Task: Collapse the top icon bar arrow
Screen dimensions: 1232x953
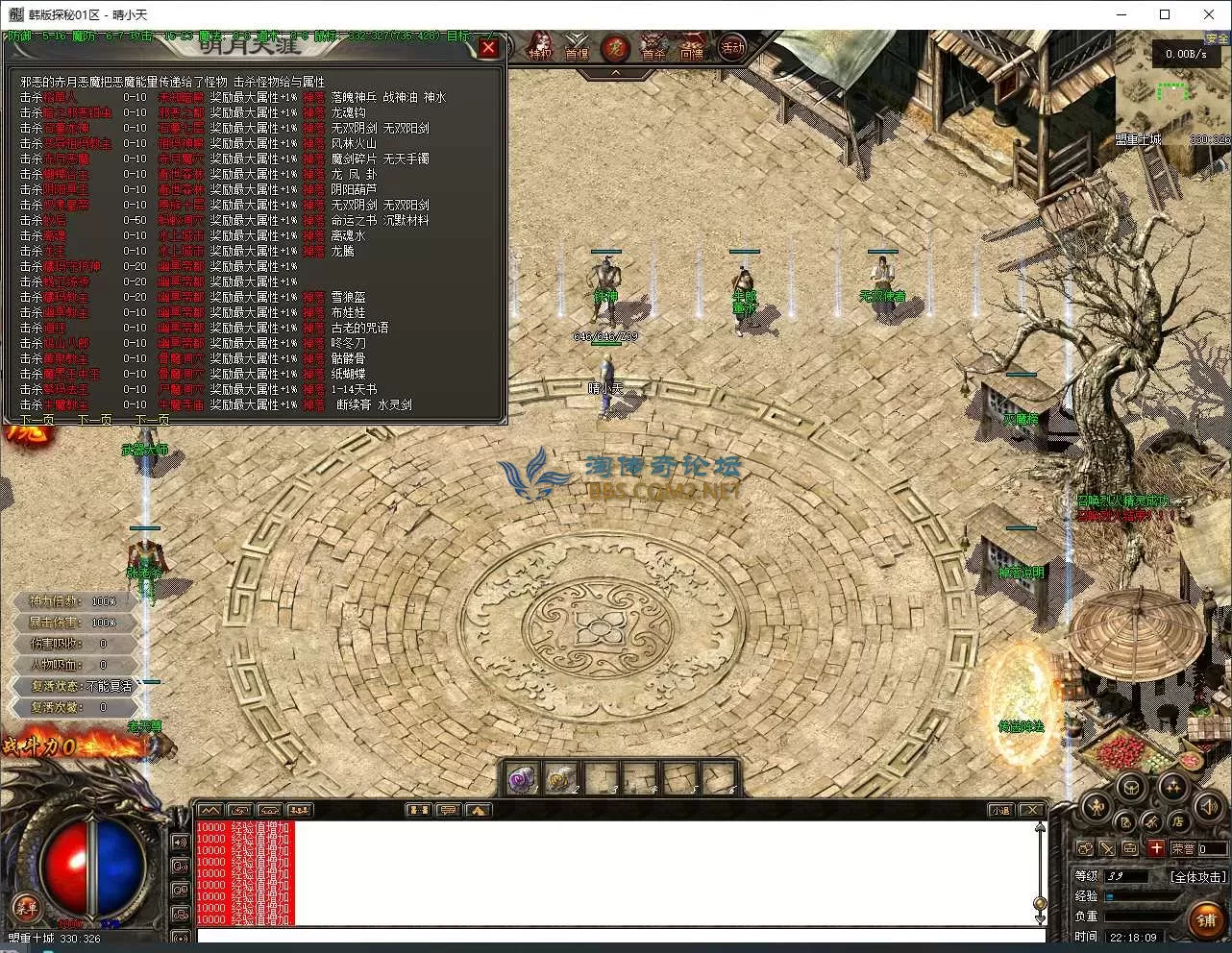Action: pos(616,72)
